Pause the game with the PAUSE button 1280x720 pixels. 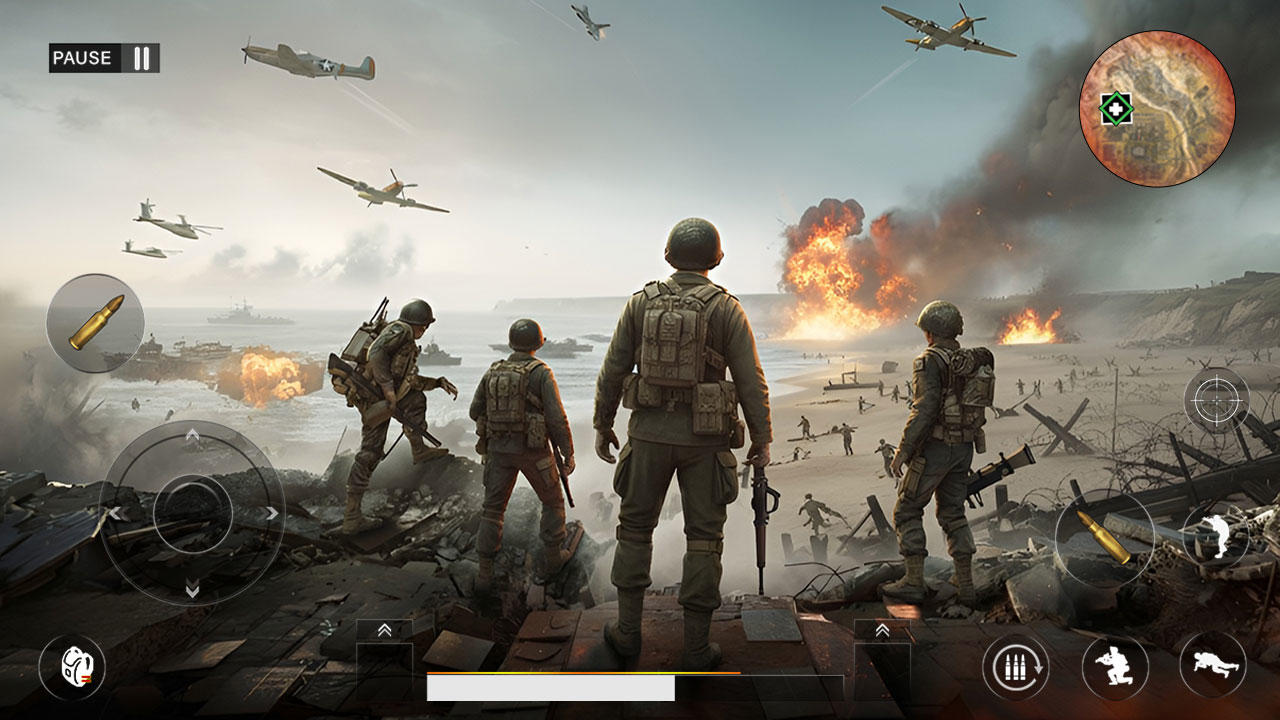tap(104, 58)
